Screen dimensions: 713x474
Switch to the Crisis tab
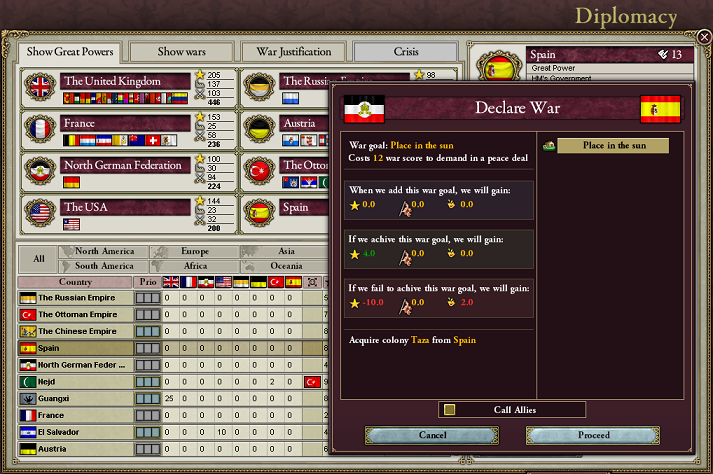tap(406, 51)
